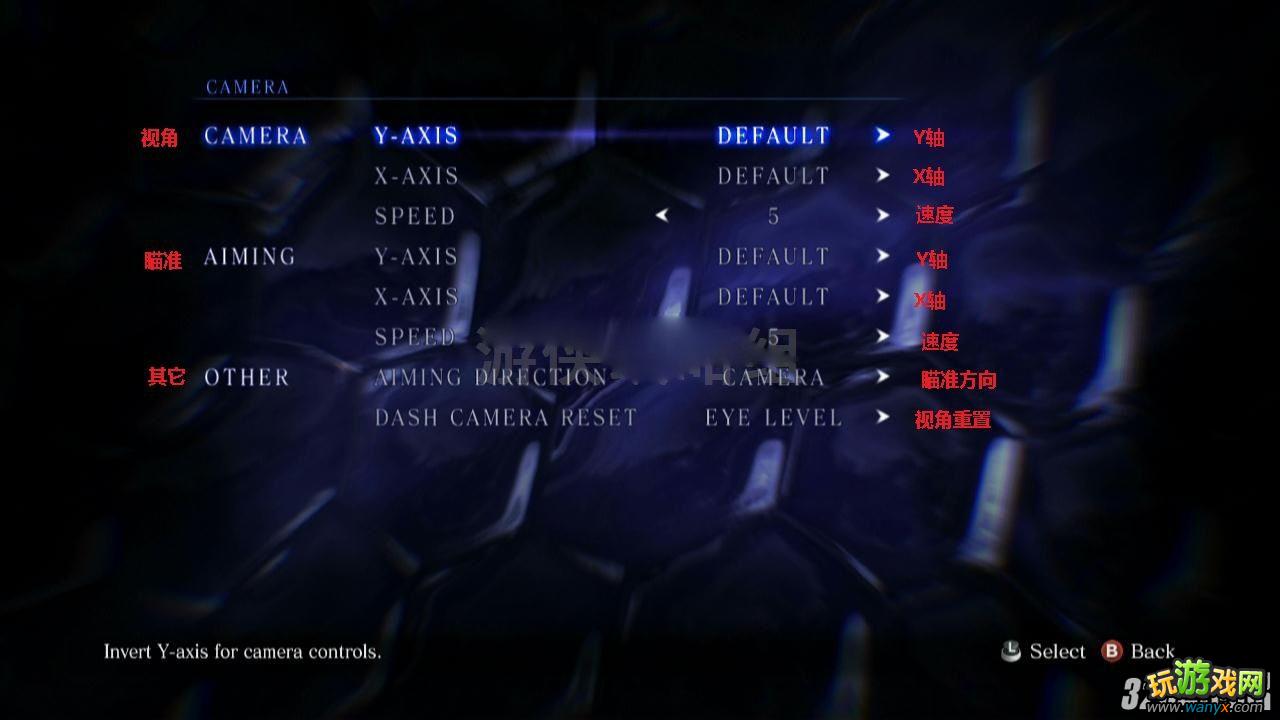Select the Y-AXIS row under AIMING
Screen dimensions: 1280x720
[416, 257]
